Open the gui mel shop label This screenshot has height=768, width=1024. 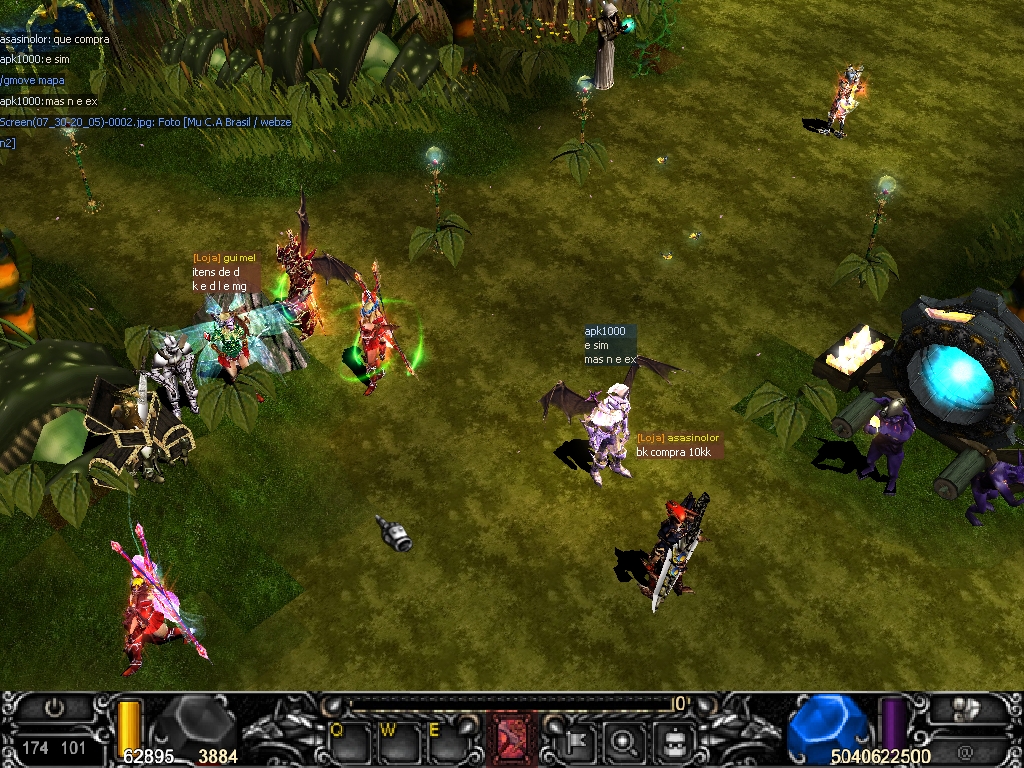tap(225, 258)
